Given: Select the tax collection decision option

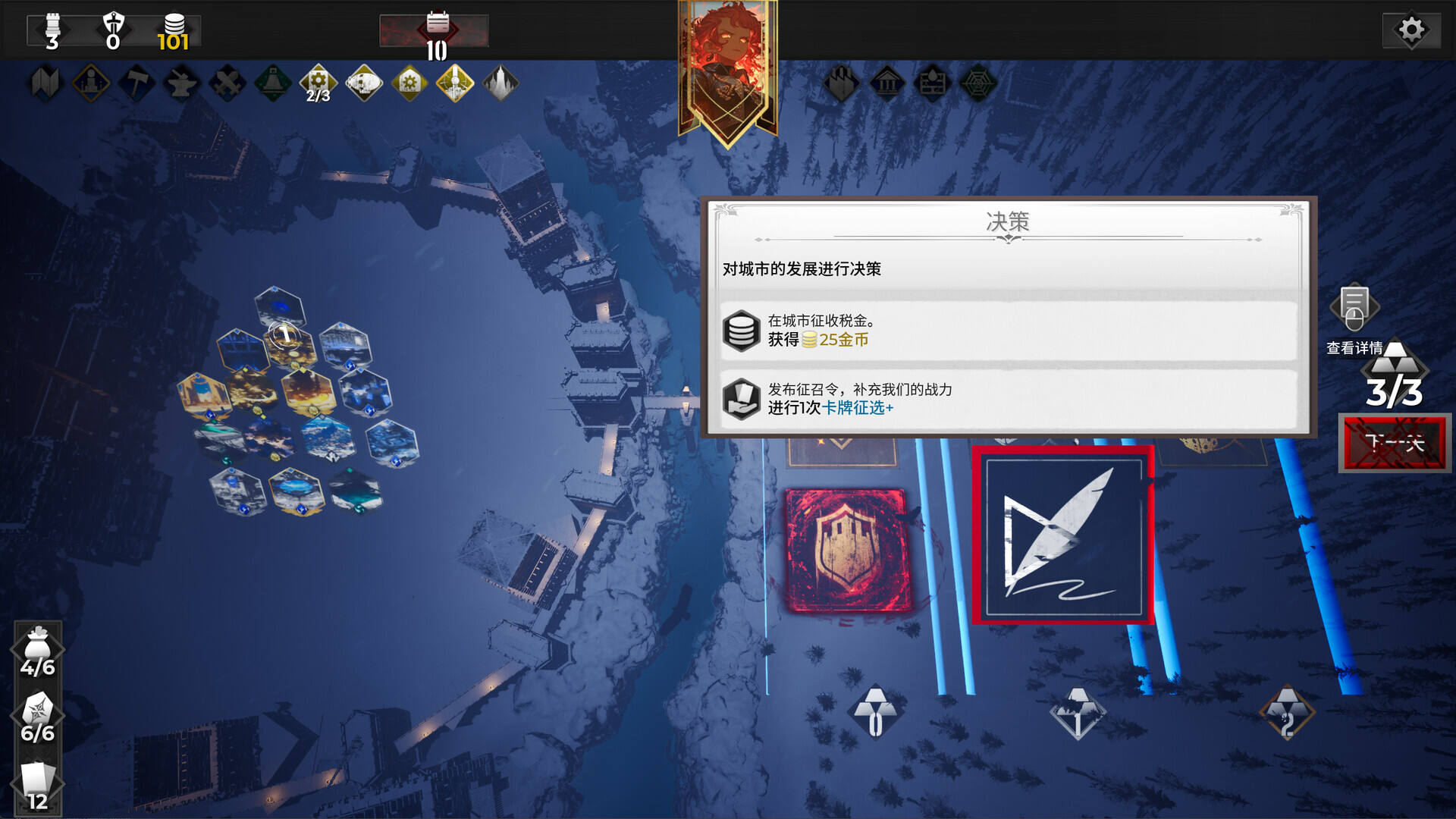Looking at the screenshot, I should point(1009,331).
